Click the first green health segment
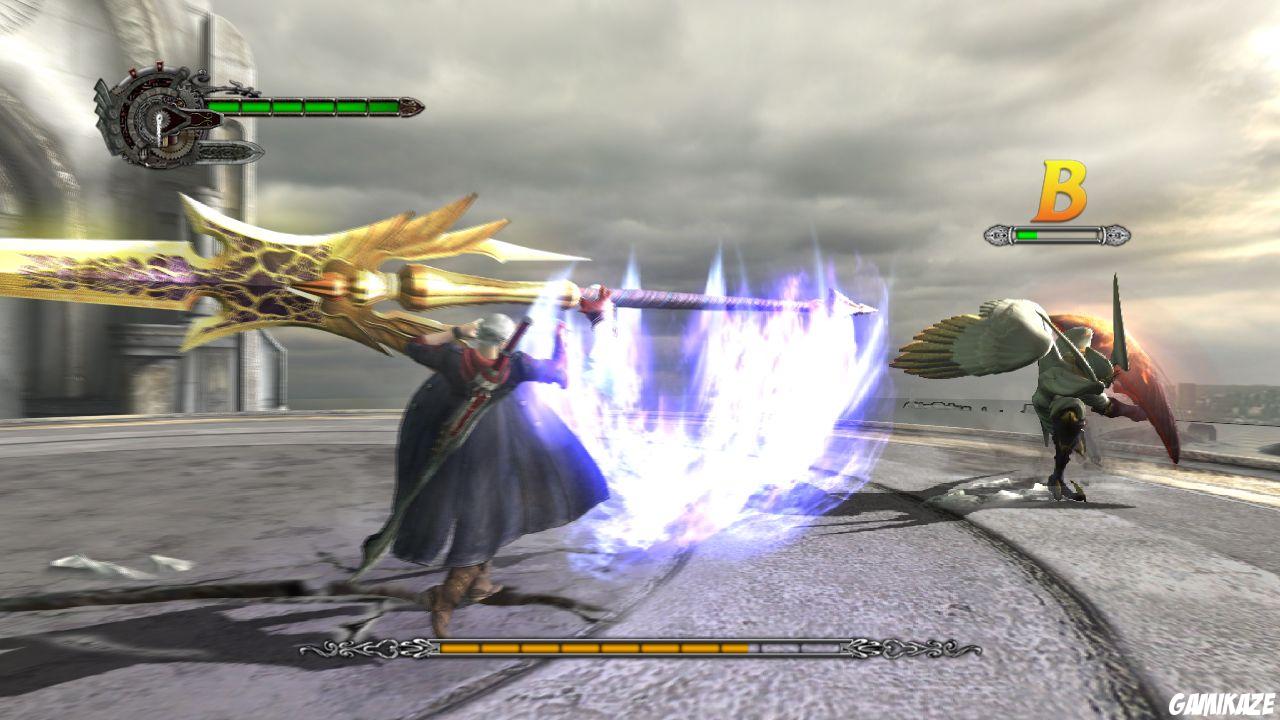 pyautogui.click(x=225, y=106)
